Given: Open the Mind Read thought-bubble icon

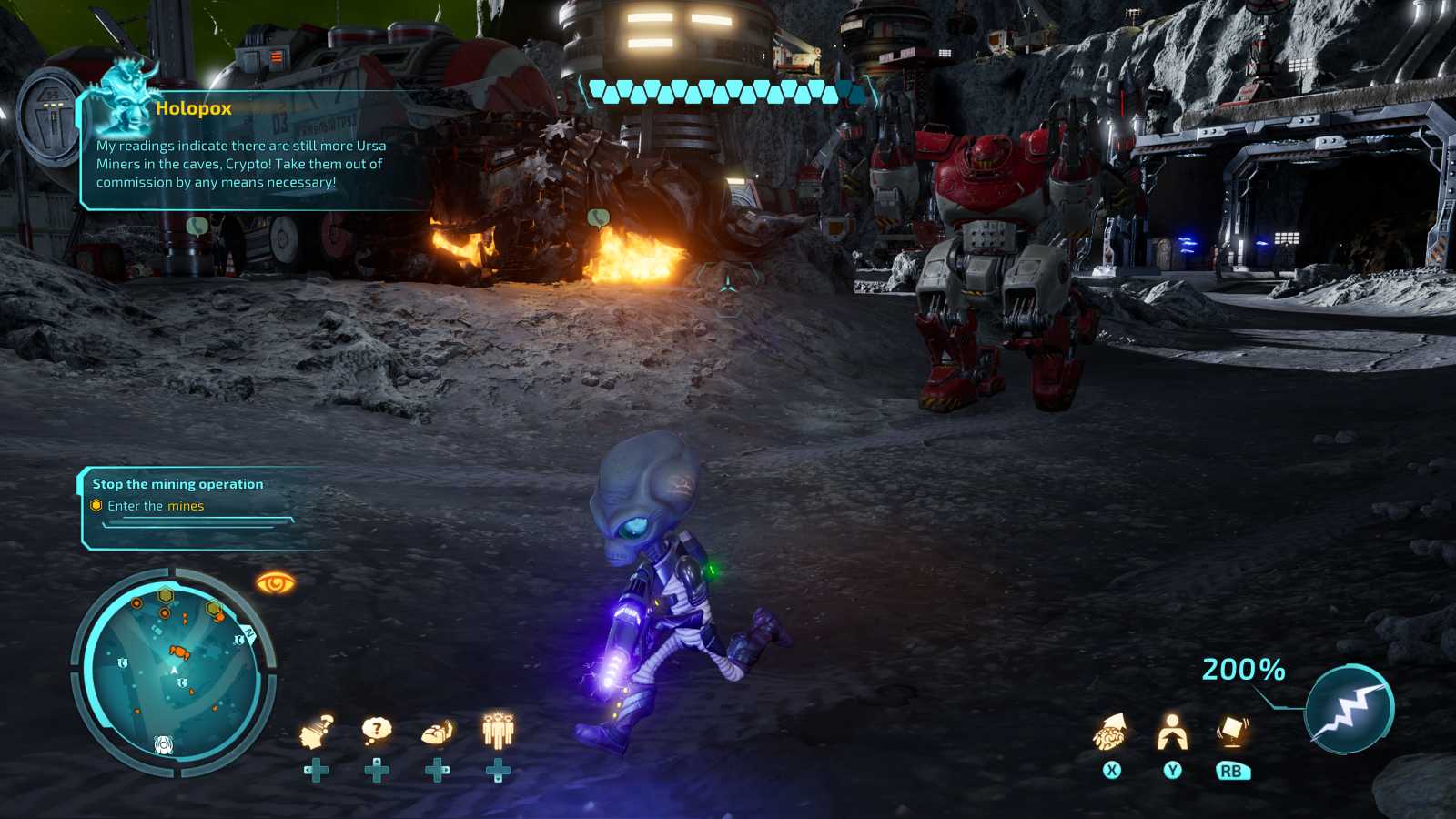Looking at the screenshot, I should click(376, 726).
